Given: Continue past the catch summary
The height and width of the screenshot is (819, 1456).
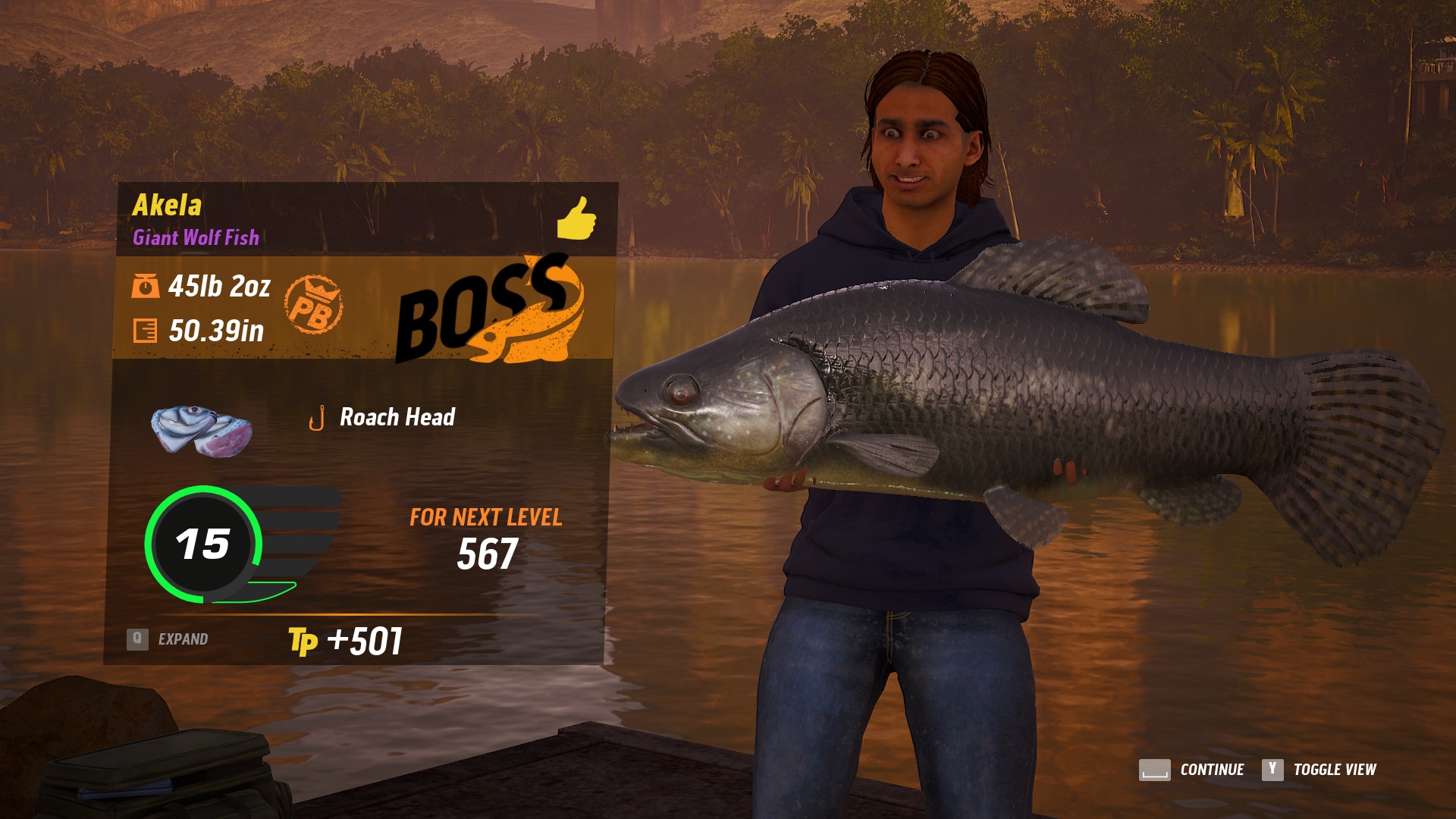Looking at the screenshot, I should click(1192, 770).
